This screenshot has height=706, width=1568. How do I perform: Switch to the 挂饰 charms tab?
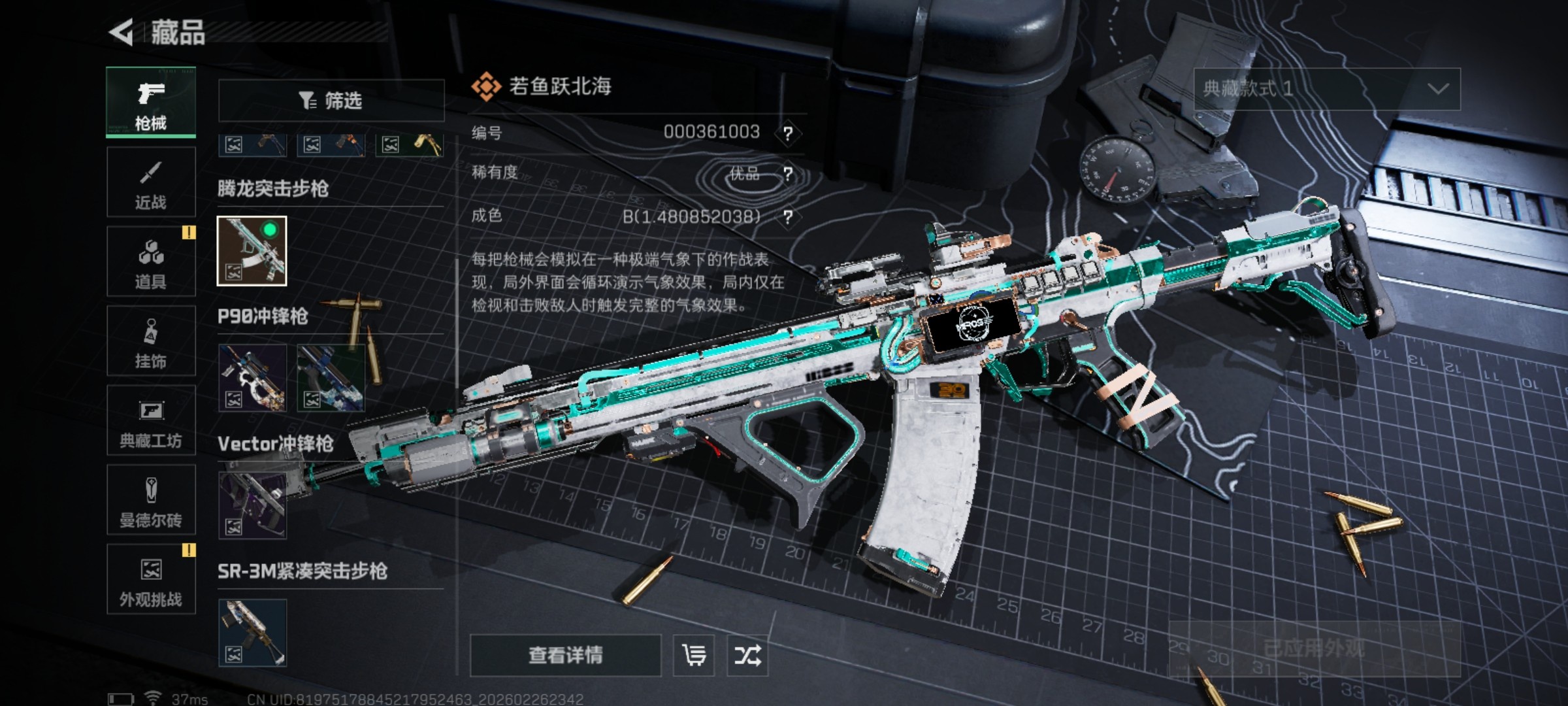(x=151, y=341)
